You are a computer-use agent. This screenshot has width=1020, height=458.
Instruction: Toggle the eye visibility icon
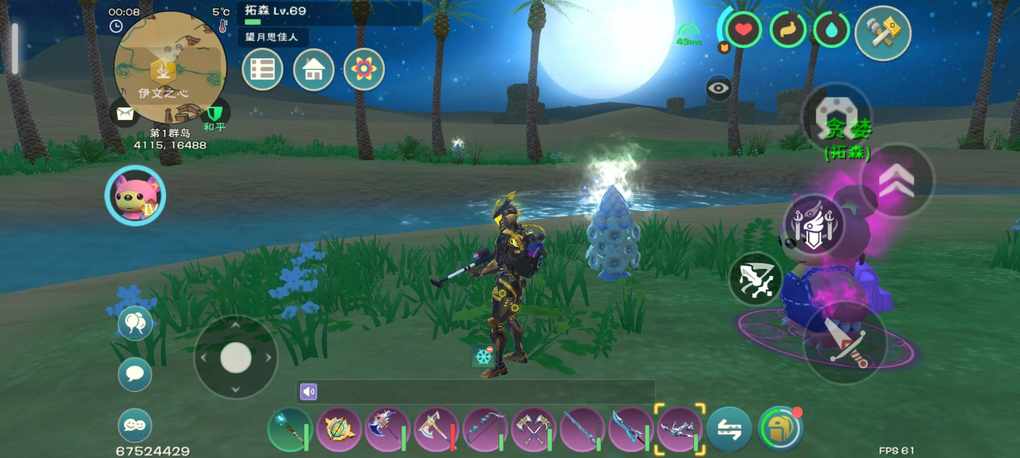pyautogui.click(x=718, y=89)
